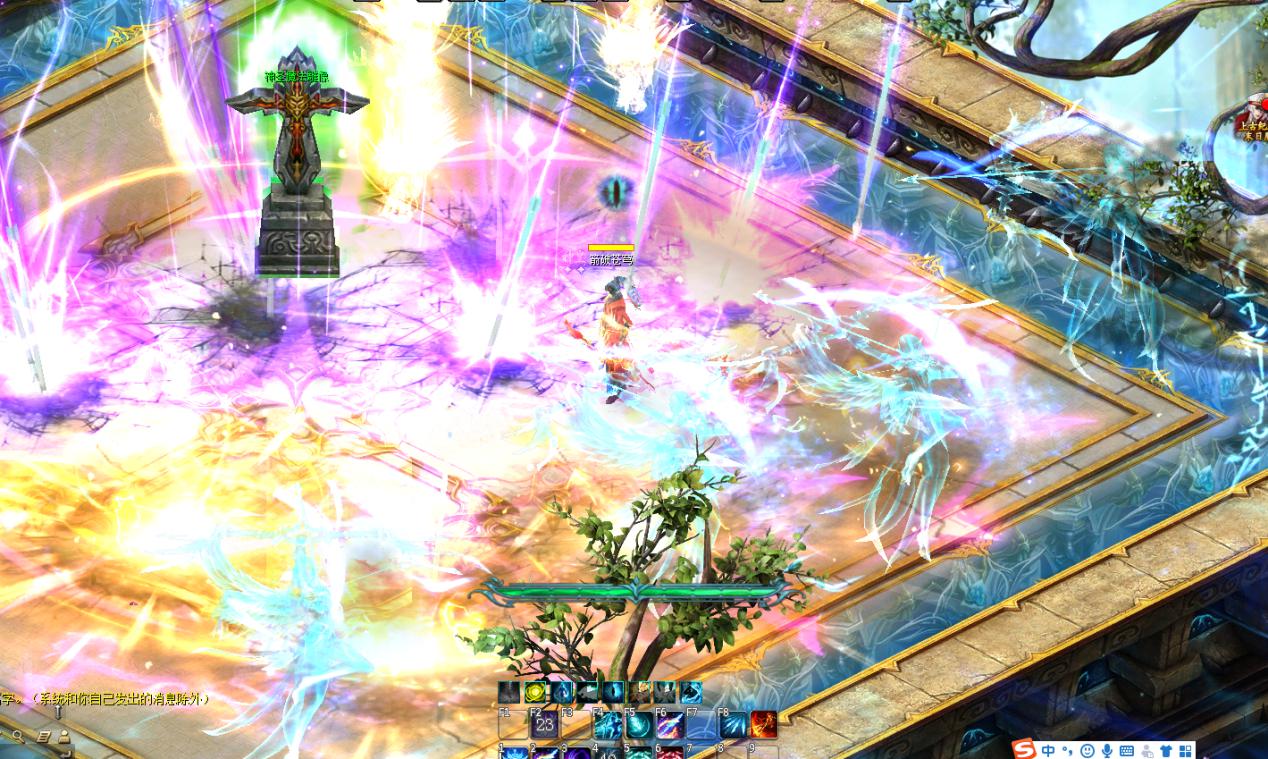Select the vertical eye buff icon
This screenshot has width=1268, height=759.
pyautogui.click(x=613, y=692)
